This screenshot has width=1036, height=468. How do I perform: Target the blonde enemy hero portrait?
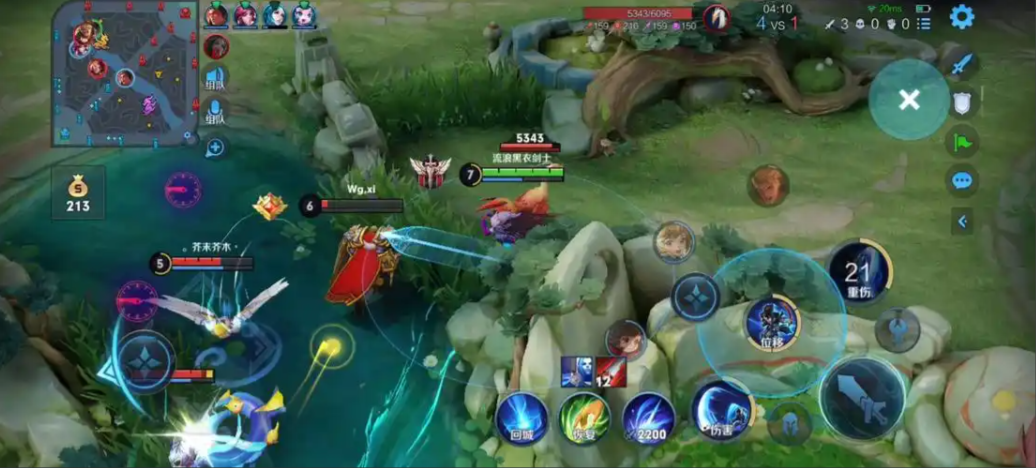674,242
